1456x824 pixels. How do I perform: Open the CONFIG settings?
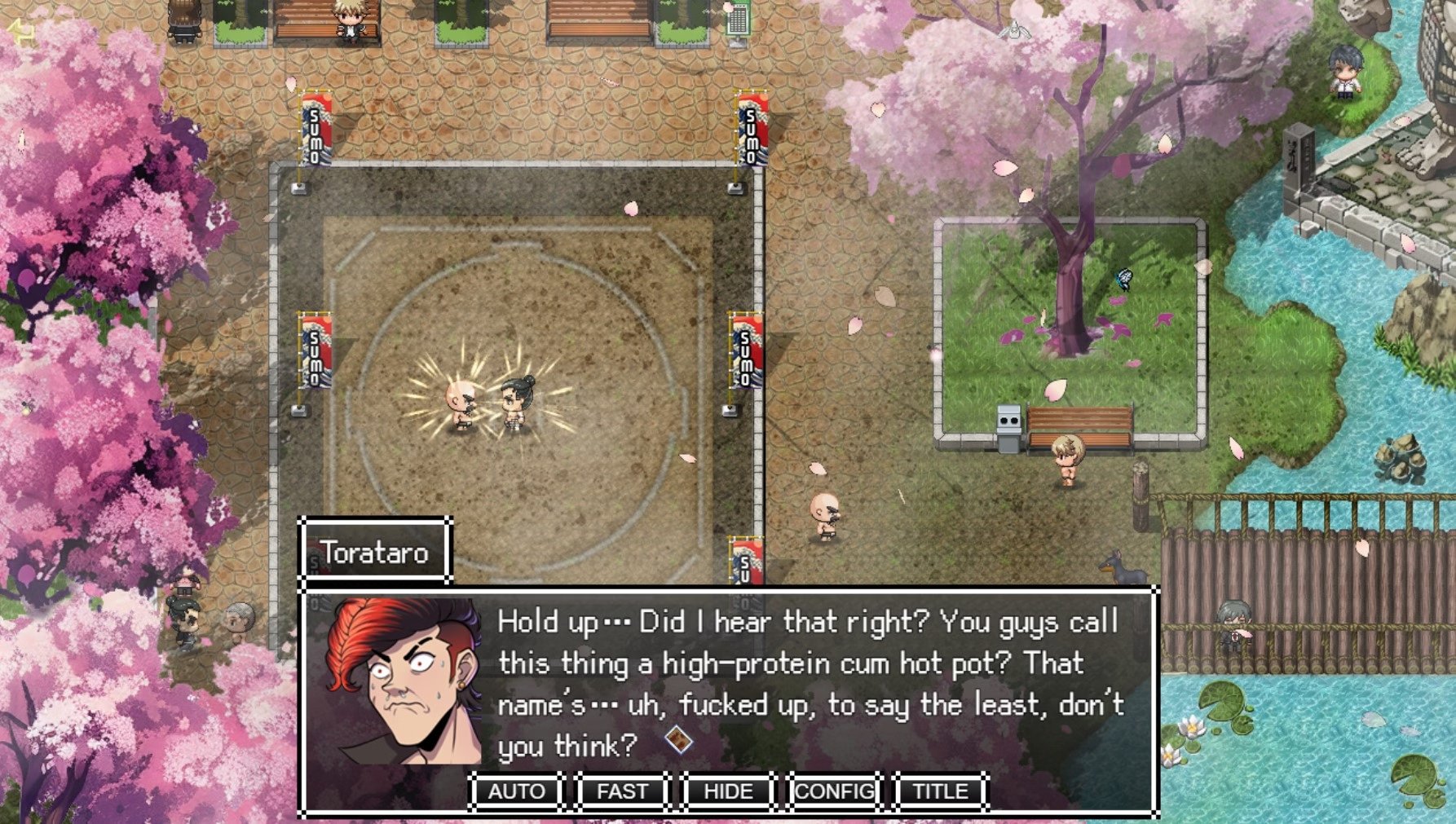click(834, 791)
